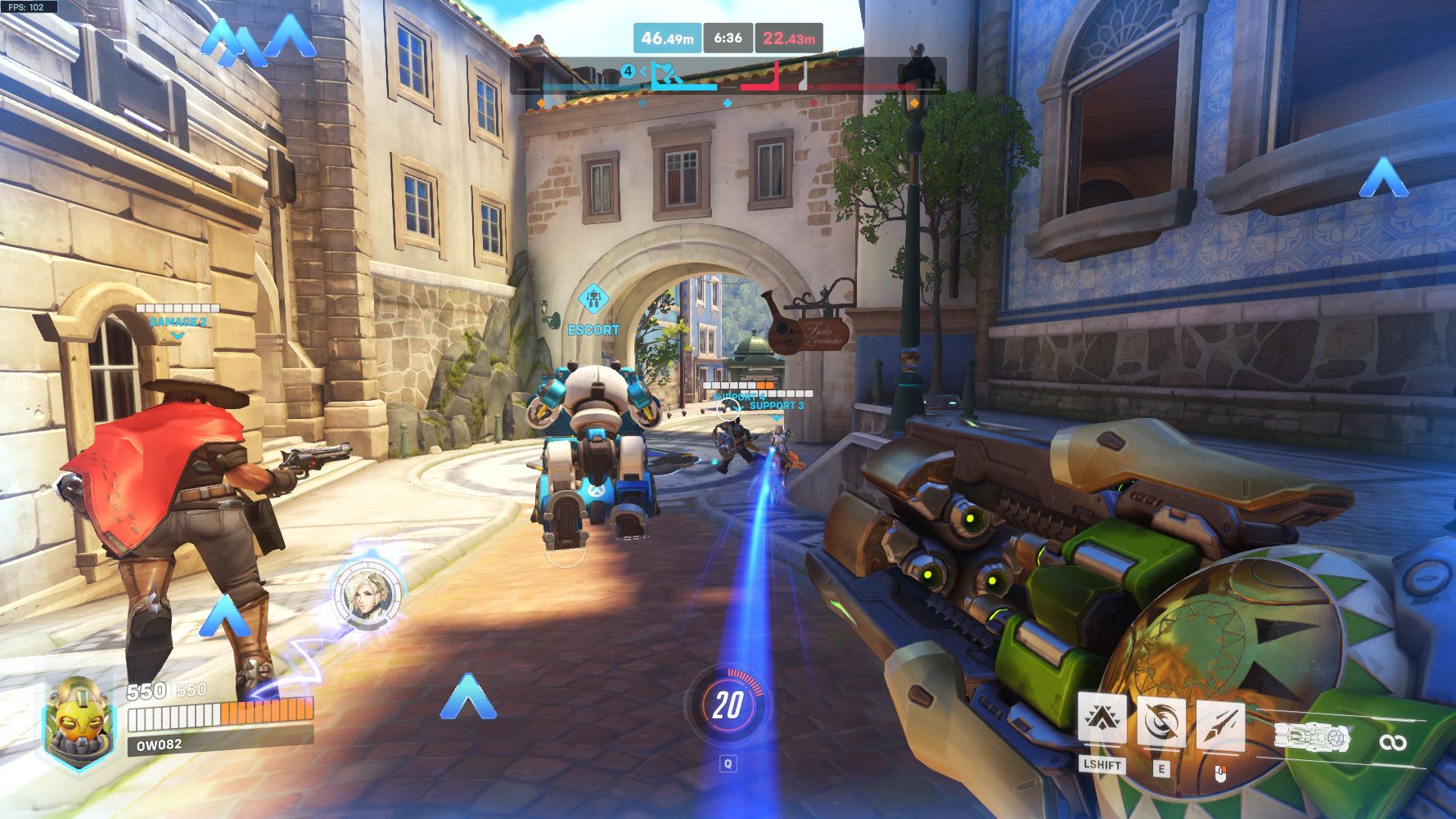Click the ESCORT payload objective icon
Viewport: 1456px width, 819px height.
coord(594,299)
